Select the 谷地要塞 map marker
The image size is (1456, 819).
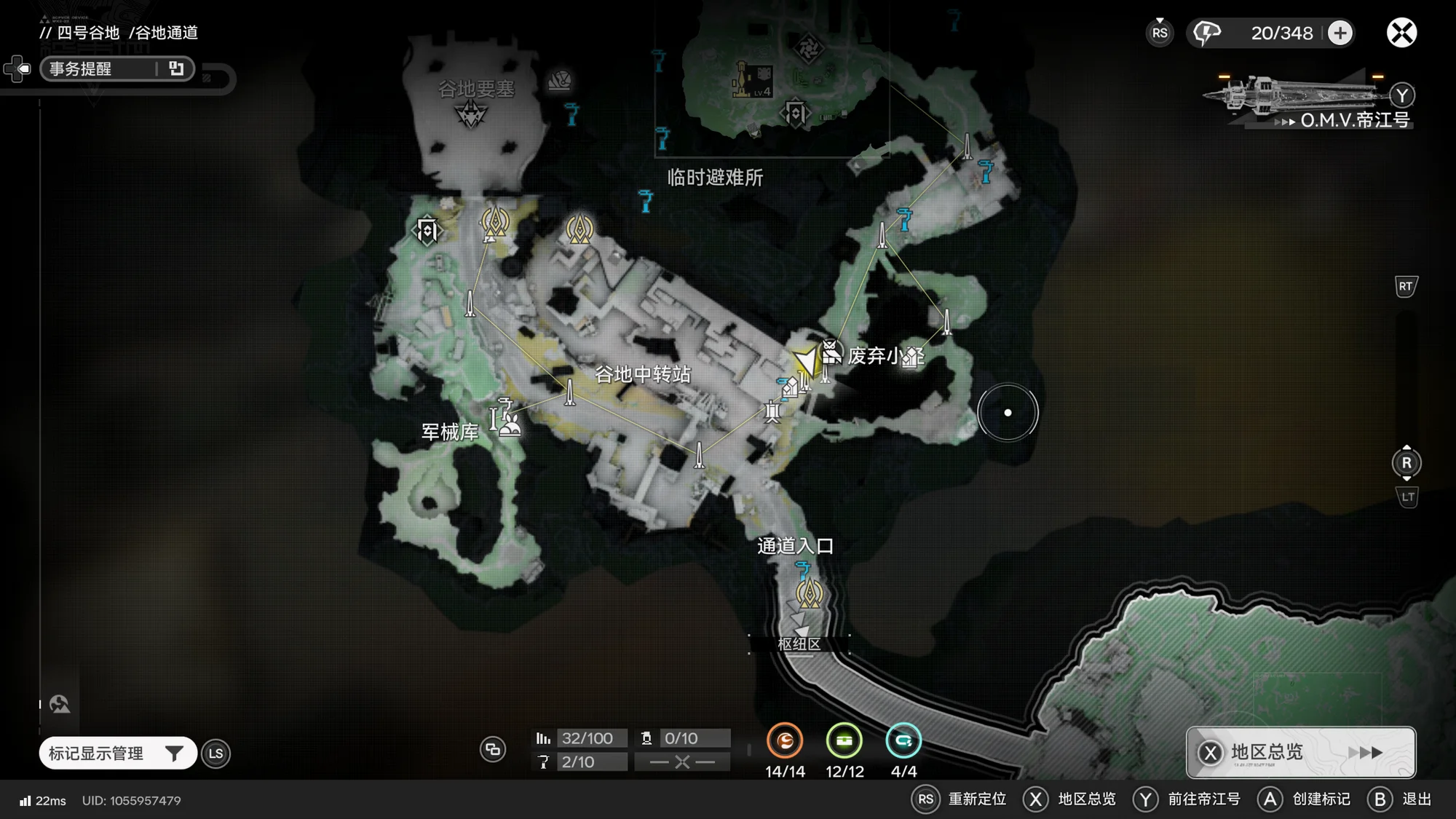tap(471, 114)
